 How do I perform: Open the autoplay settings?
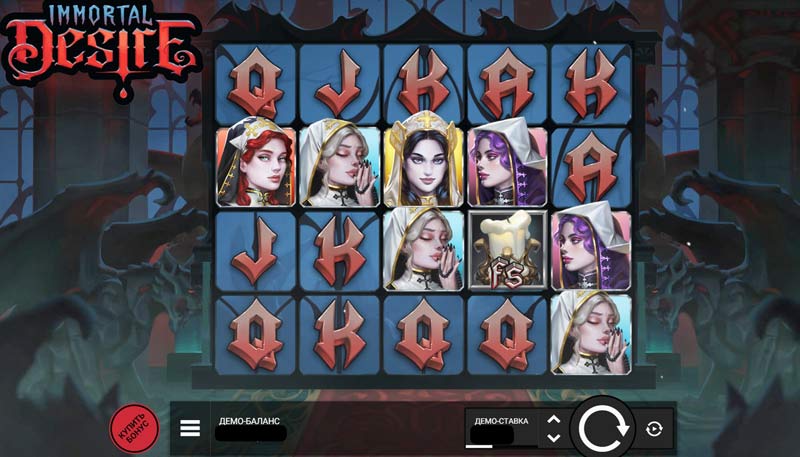[x=654, y=429]
